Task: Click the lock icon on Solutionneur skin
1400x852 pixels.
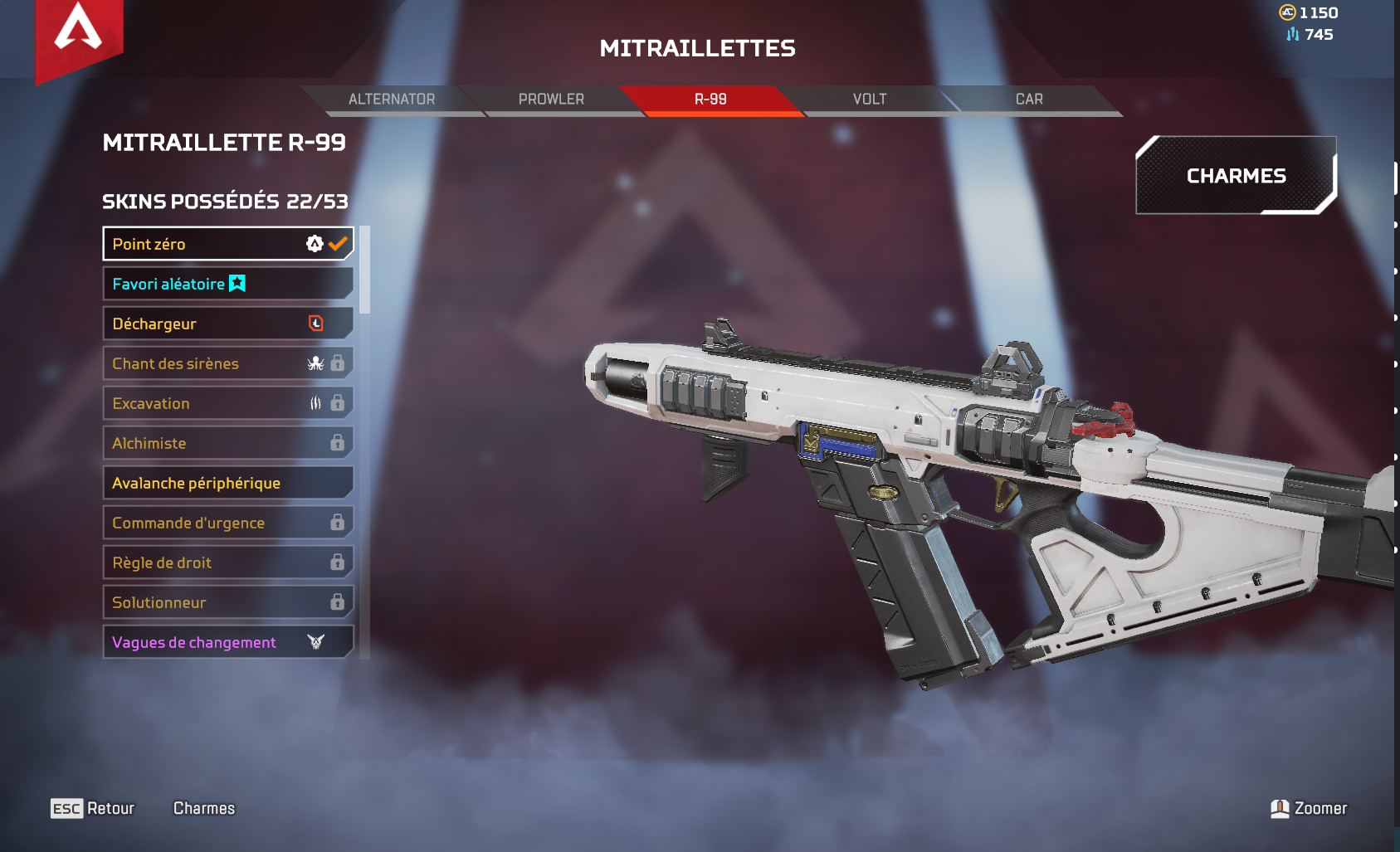Action: (x=337, y=601)
